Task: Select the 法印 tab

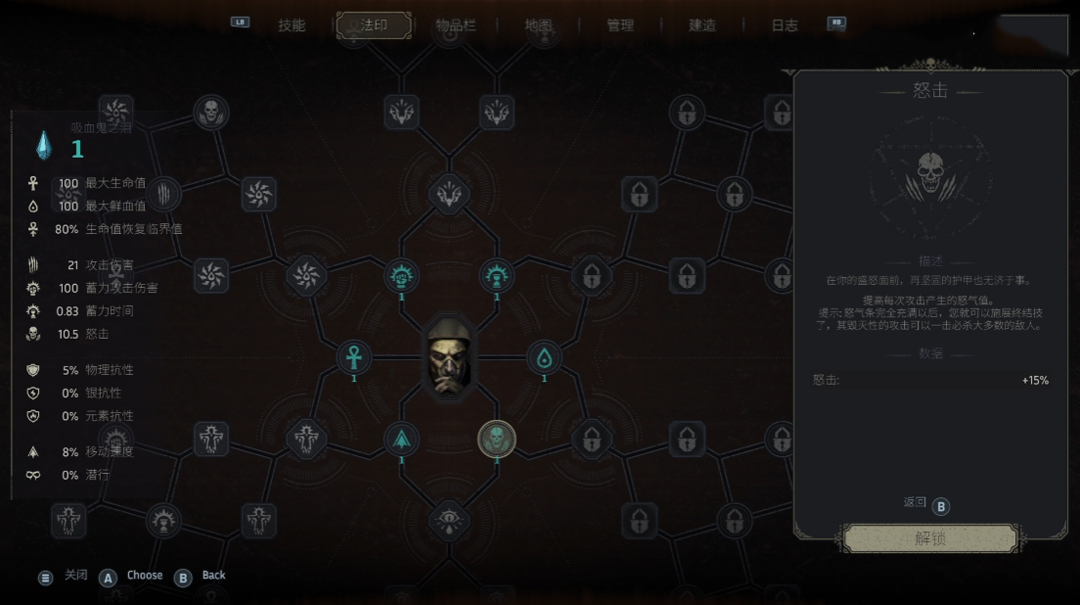Action: (374, 26)
